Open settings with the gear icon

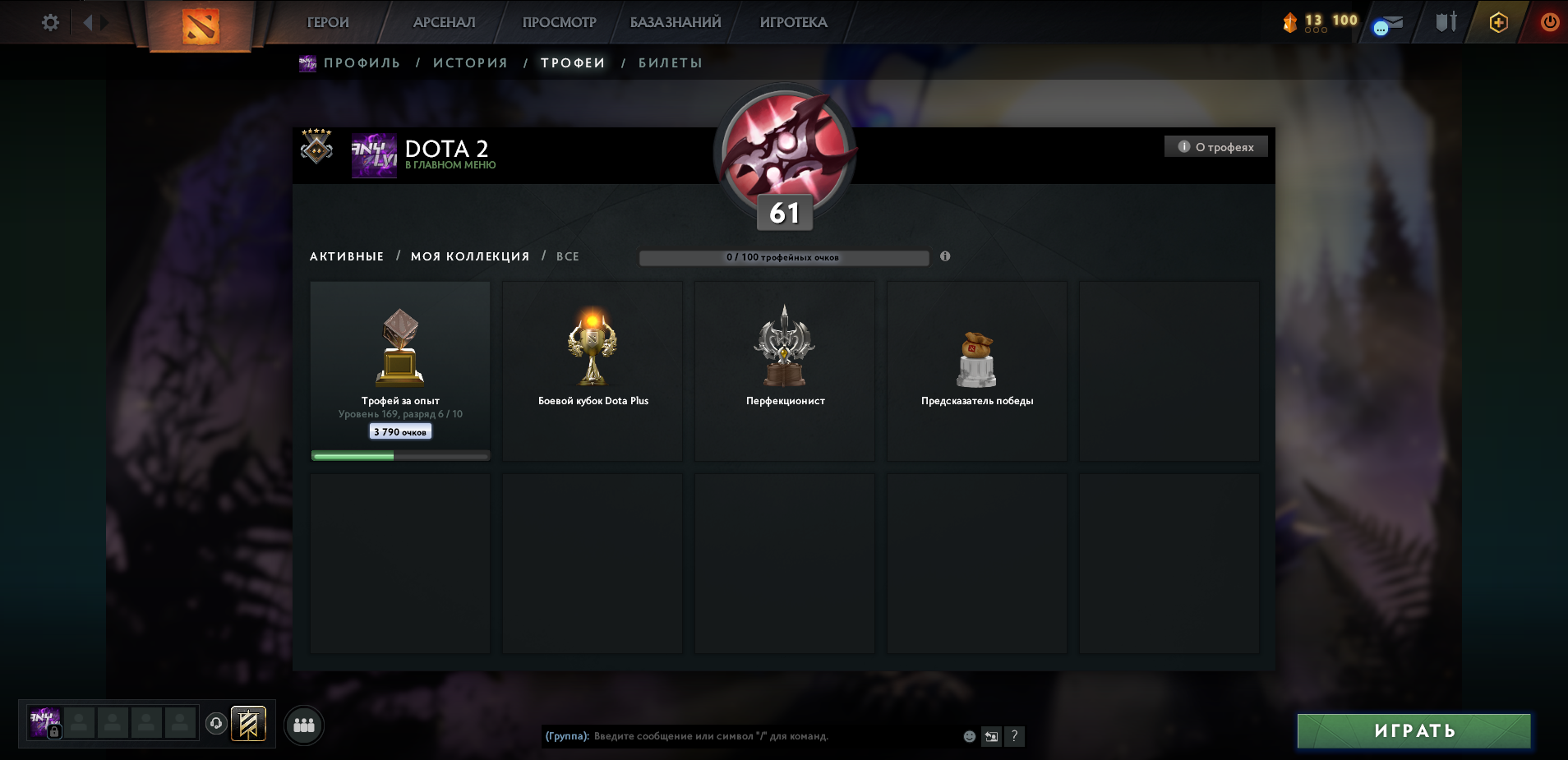pyautogui.click(x=50, y=22)
